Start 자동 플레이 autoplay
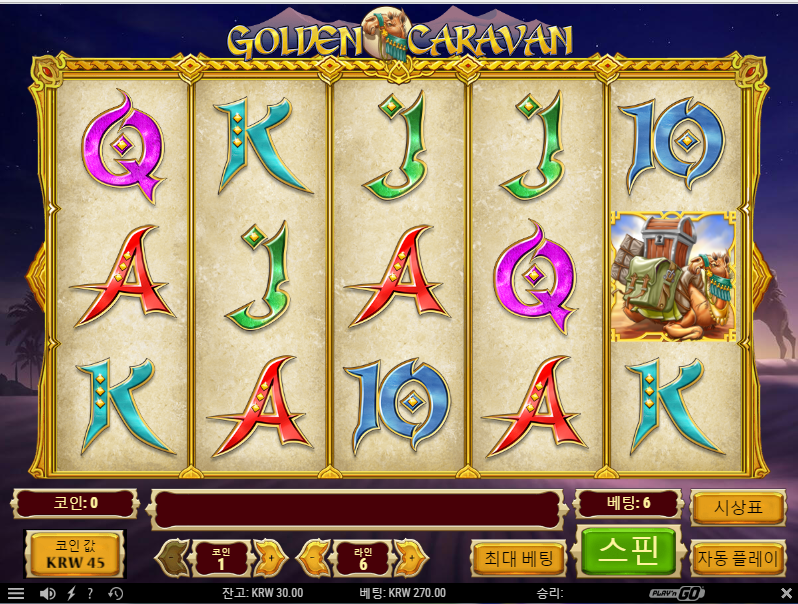Screen dimensions: 798x604 pyautogui.click(x=736, y=557)
